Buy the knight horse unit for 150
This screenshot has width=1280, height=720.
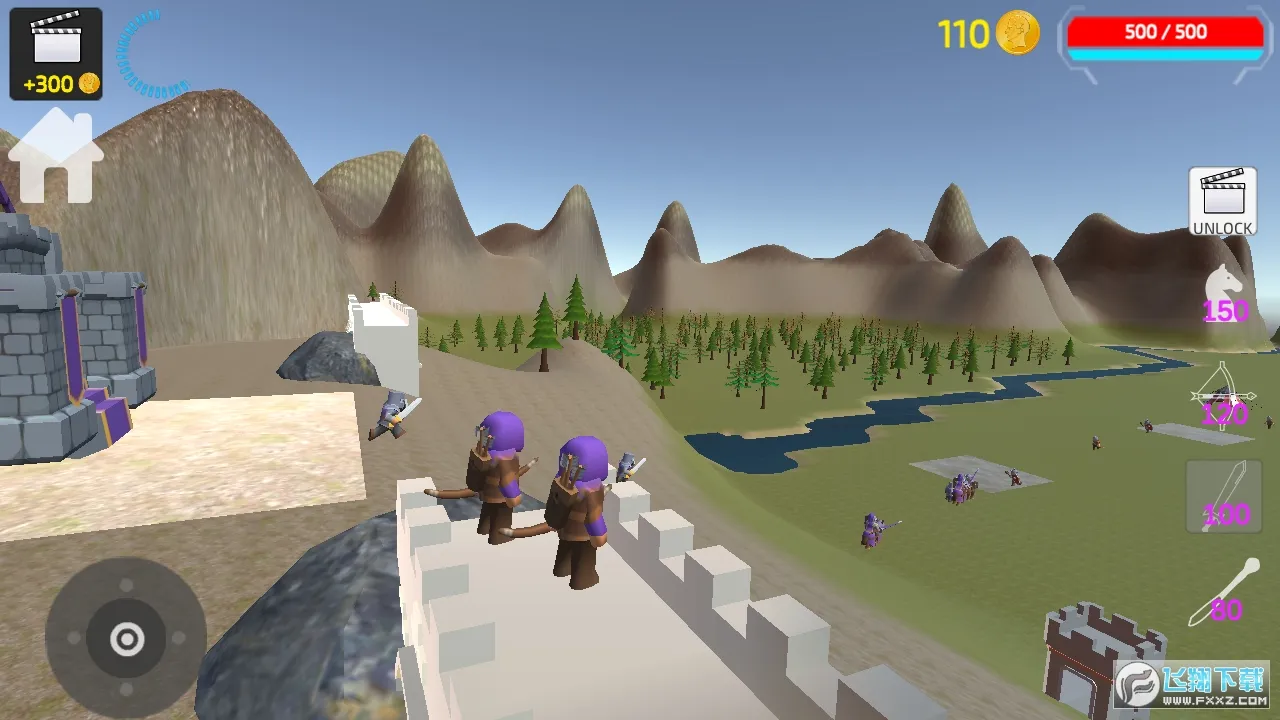click(x=1225, y=294)
